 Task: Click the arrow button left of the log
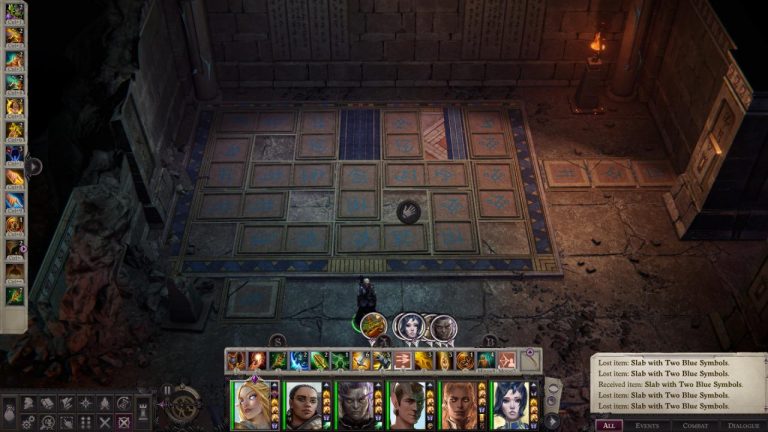552,422
